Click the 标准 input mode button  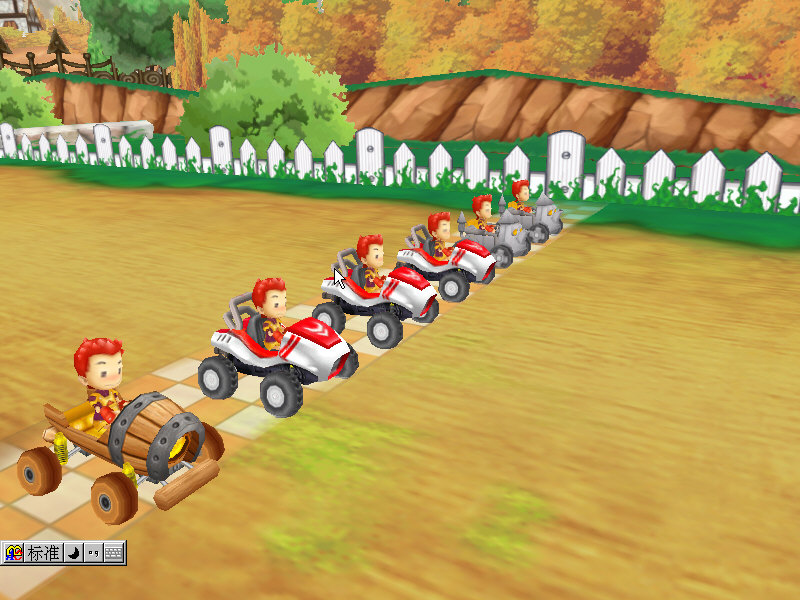44,553
